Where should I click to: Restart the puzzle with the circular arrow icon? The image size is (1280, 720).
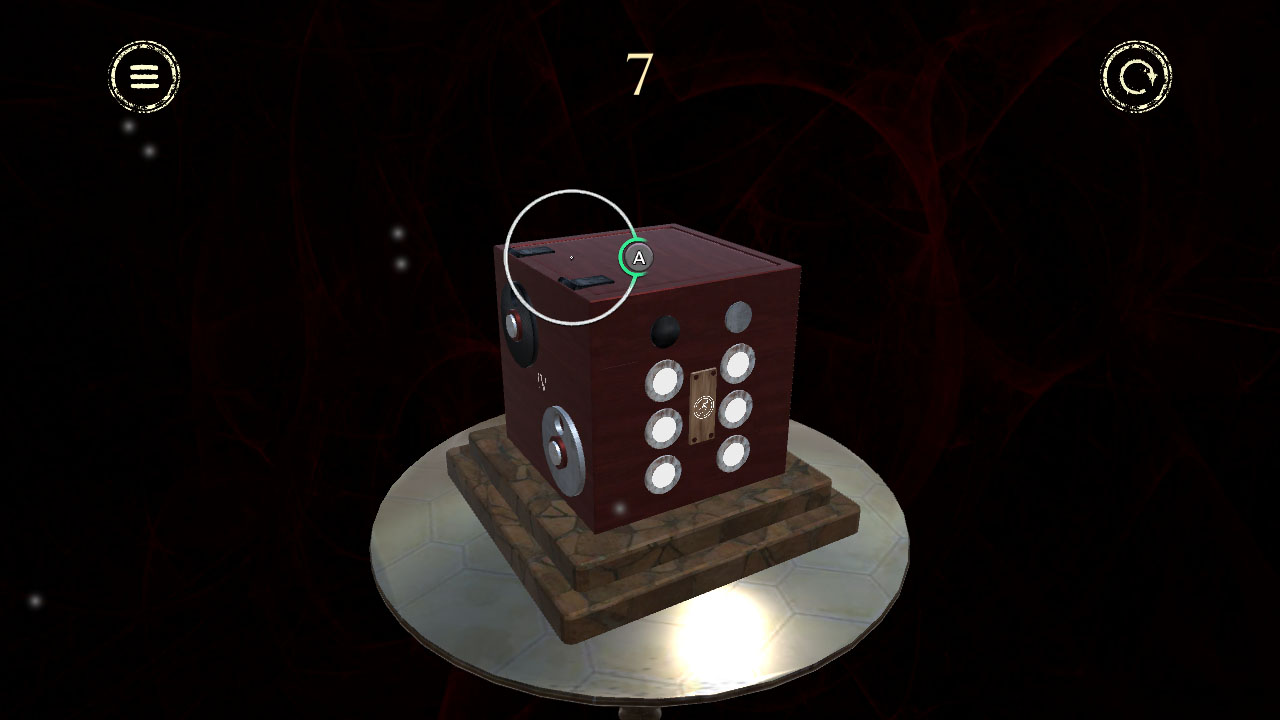pyautogui.click(x=1136, y=78)
